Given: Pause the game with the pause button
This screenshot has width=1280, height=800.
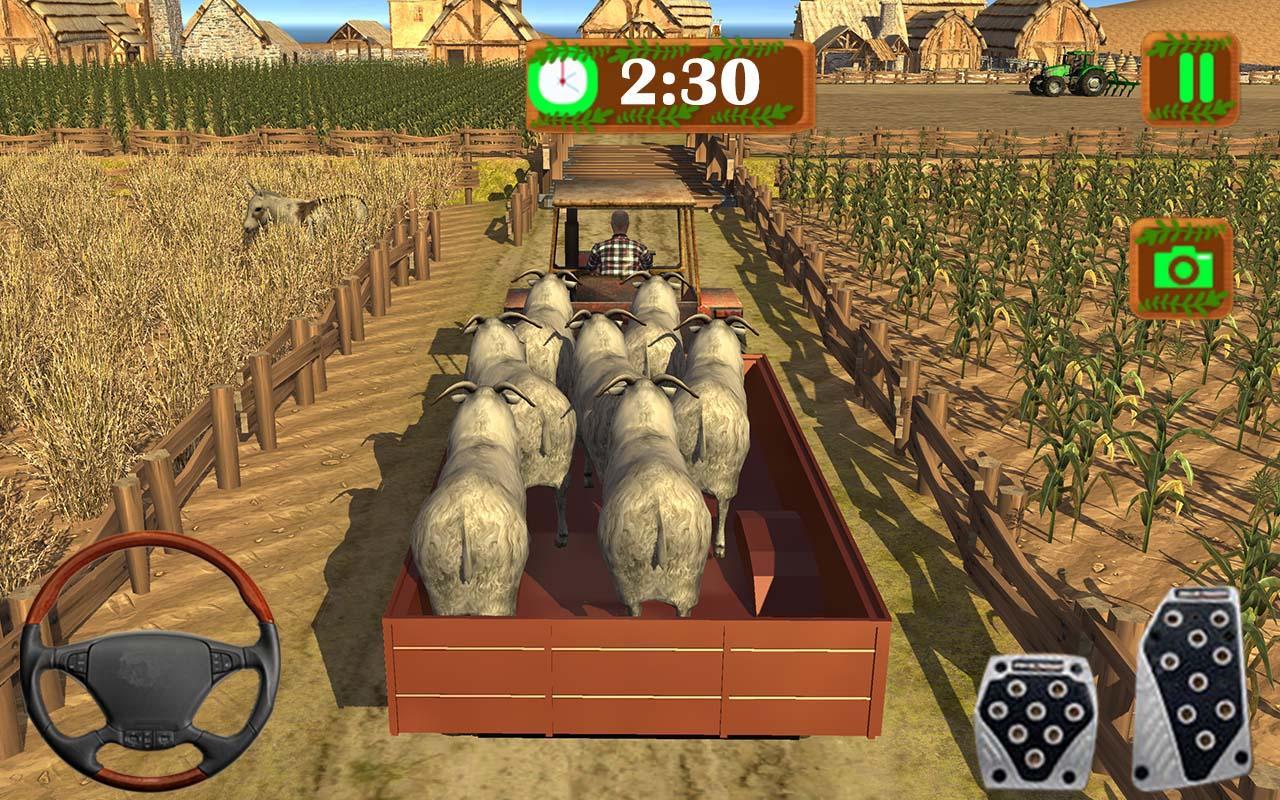Looking at the screenshot, I should click(x=1190, y=78).
